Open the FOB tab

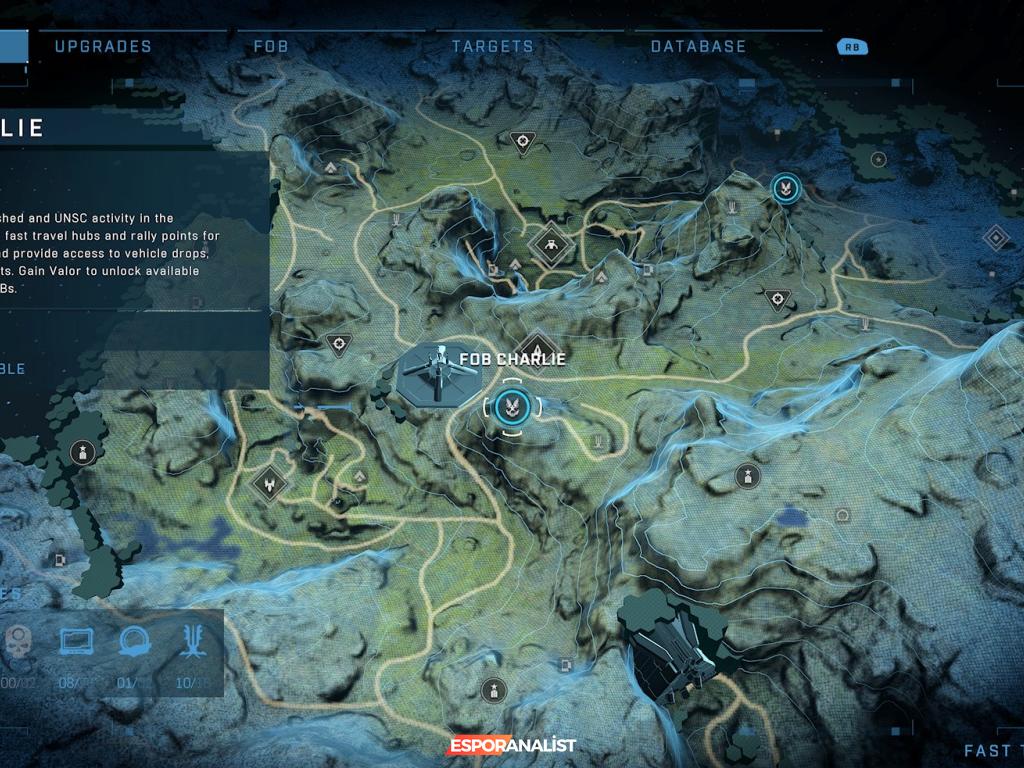[271, 46]
